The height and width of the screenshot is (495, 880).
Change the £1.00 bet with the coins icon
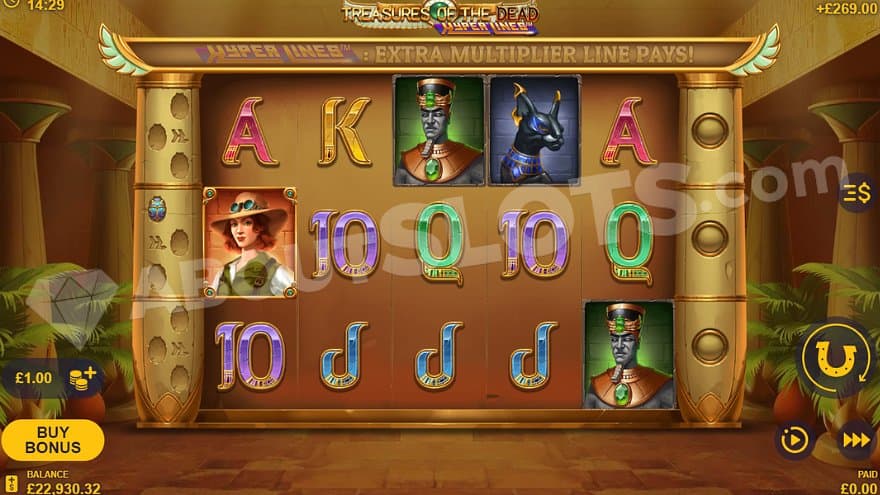84,380
